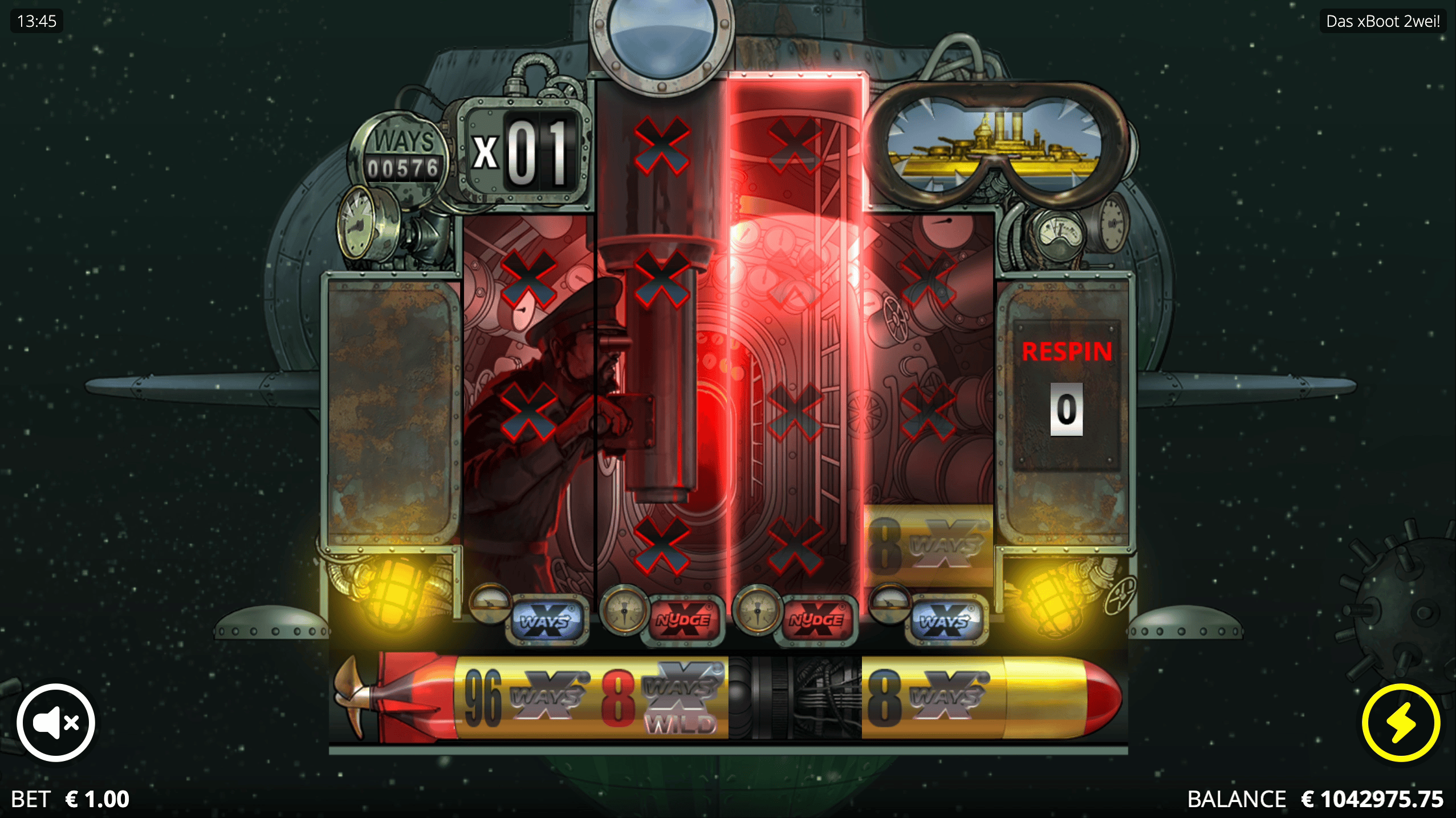Screen dimensions: 1456x818
Task: Click the 13:45 clock display
Action: (x=36, y=22)
